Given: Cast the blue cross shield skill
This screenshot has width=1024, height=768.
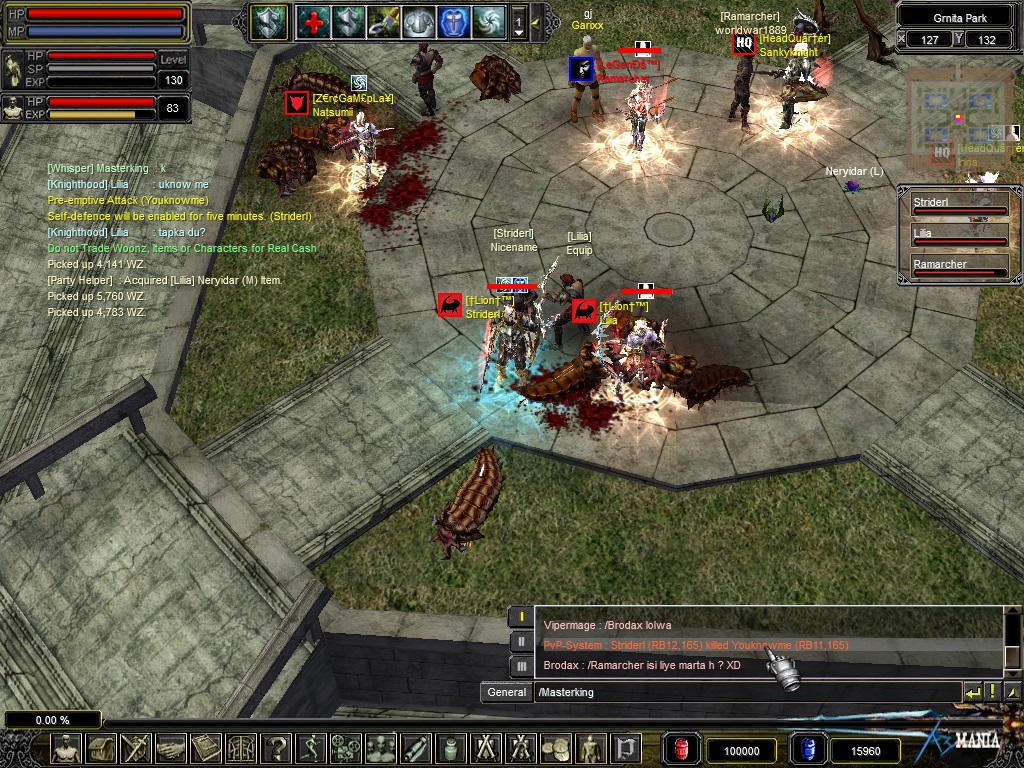Looking at the screenshot, I should [x=453, y=22].
